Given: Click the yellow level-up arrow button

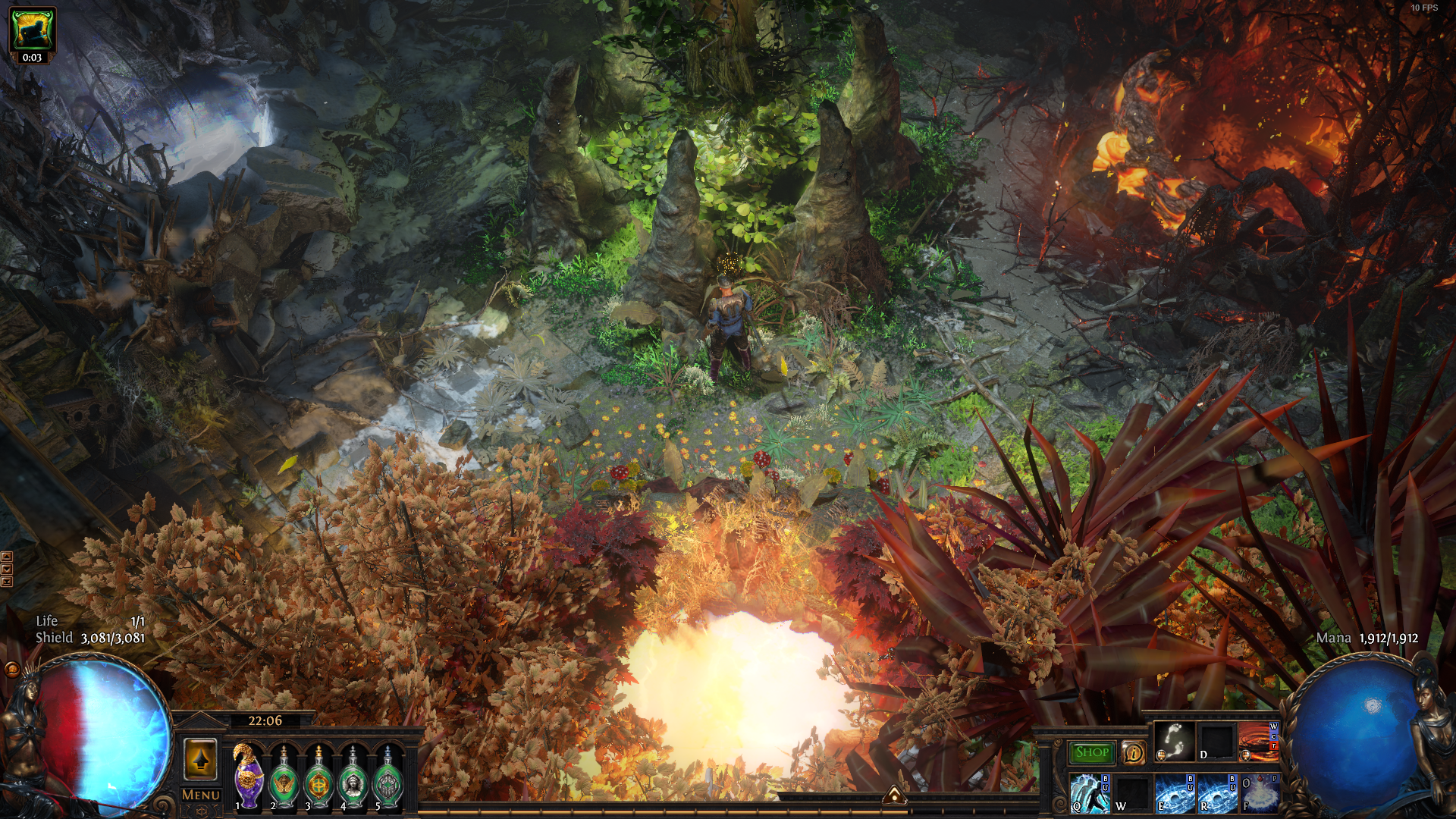Looking at the screenshot, I should pos(200,759).
